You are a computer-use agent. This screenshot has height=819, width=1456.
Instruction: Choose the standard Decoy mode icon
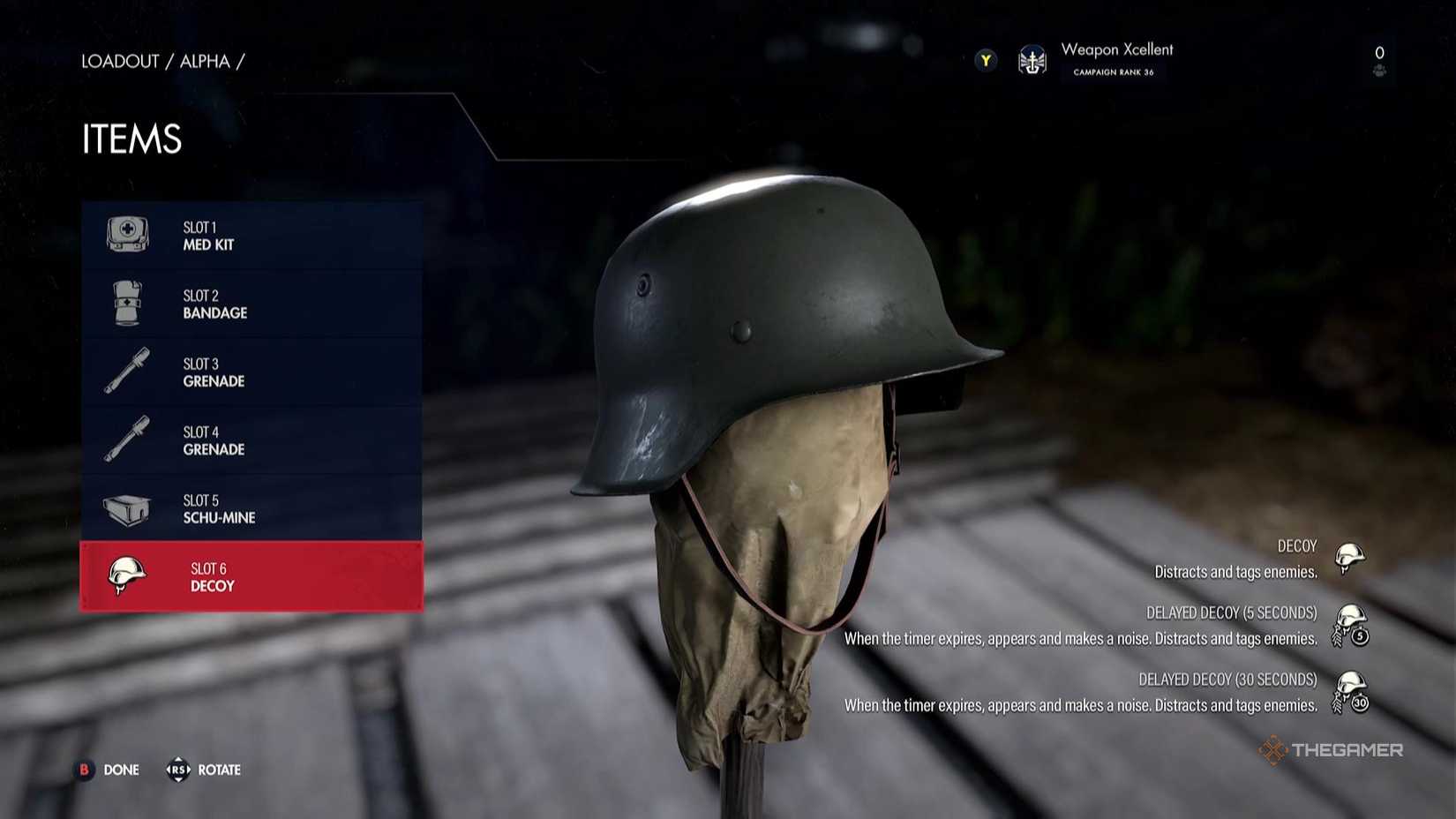[x=1349, y=558]
